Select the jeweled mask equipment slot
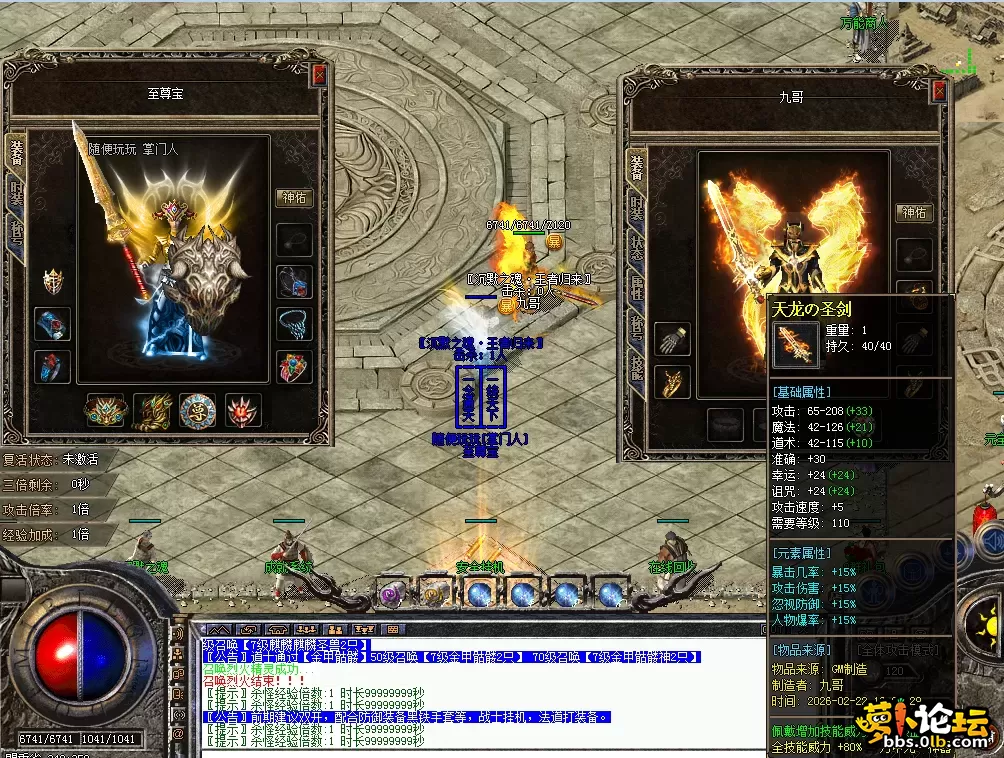 tap(105, 410)
